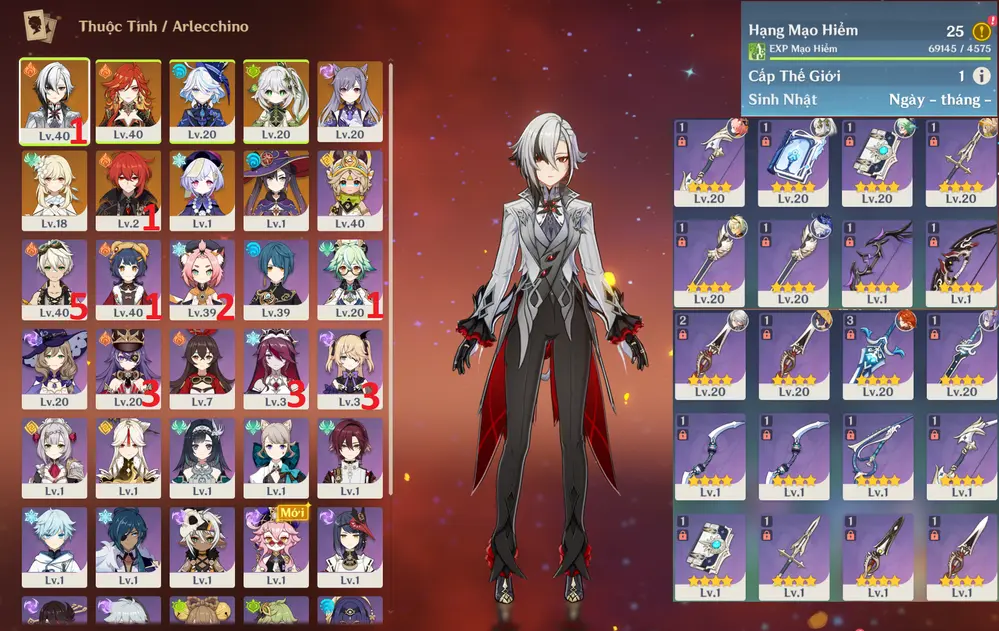
Task: Select the pink-haired character tagged Mới
Action: click(x=276, y=547)
